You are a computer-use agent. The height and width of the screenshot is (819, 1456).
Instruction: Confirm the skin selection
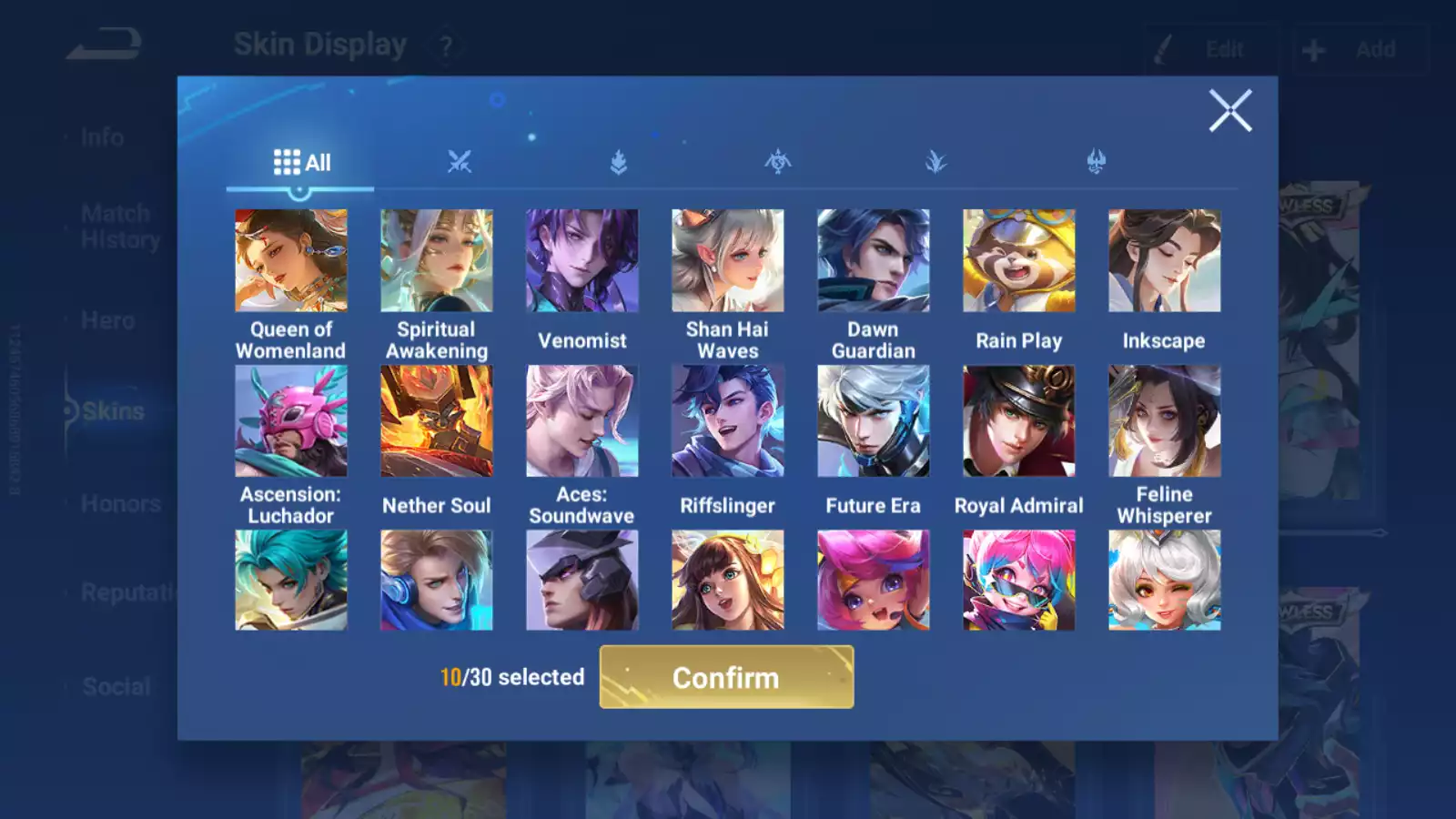coord(726,677)
